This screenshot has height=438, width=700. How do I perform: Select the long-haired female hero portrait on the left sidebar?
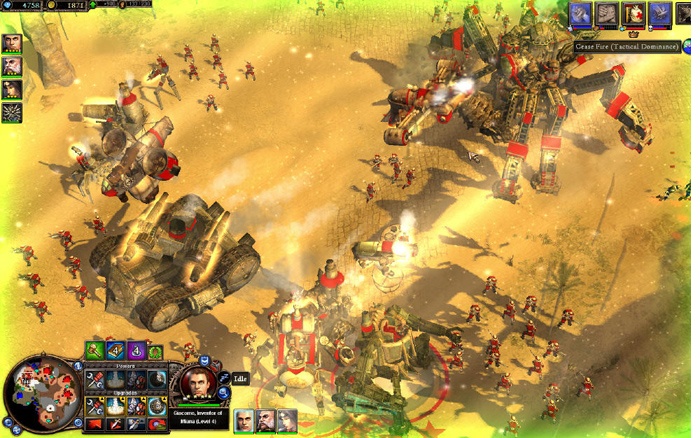[x=12, y=89]
